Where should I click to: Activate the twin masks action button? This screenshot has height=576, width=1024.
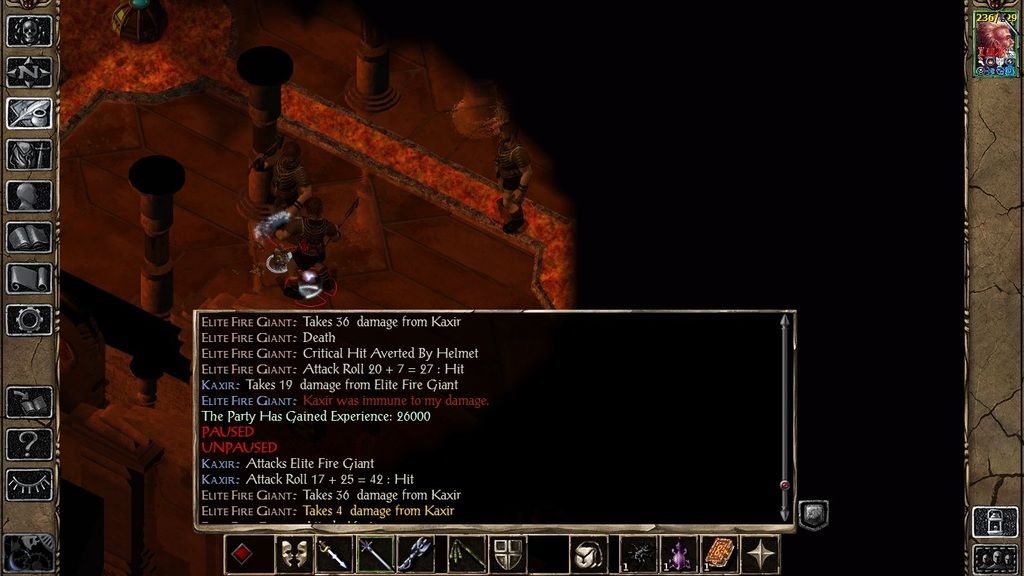tap(293, 554)
